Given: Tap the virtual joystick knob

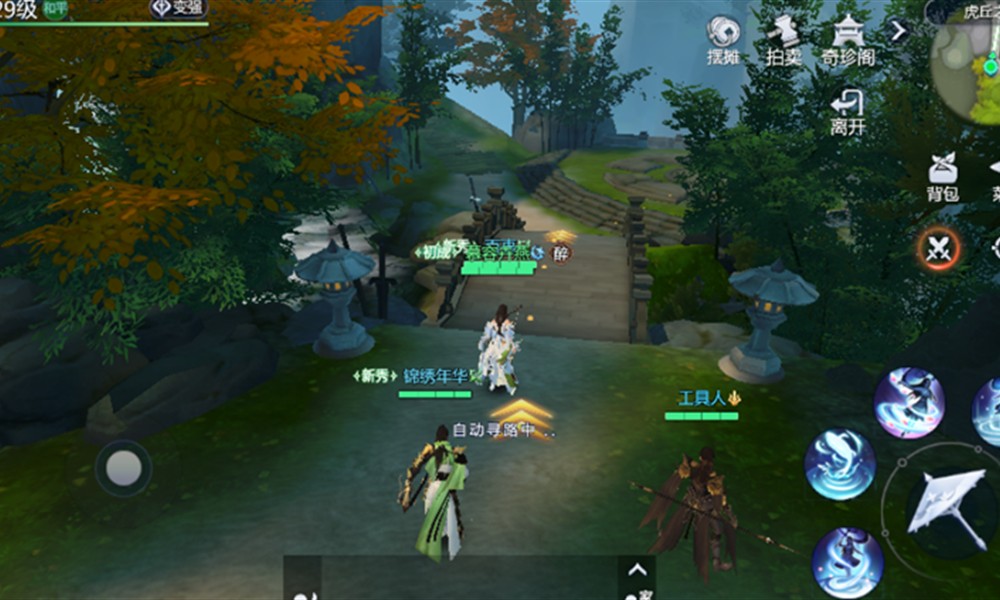Looking at the screenshot, I should coord(123,467).
